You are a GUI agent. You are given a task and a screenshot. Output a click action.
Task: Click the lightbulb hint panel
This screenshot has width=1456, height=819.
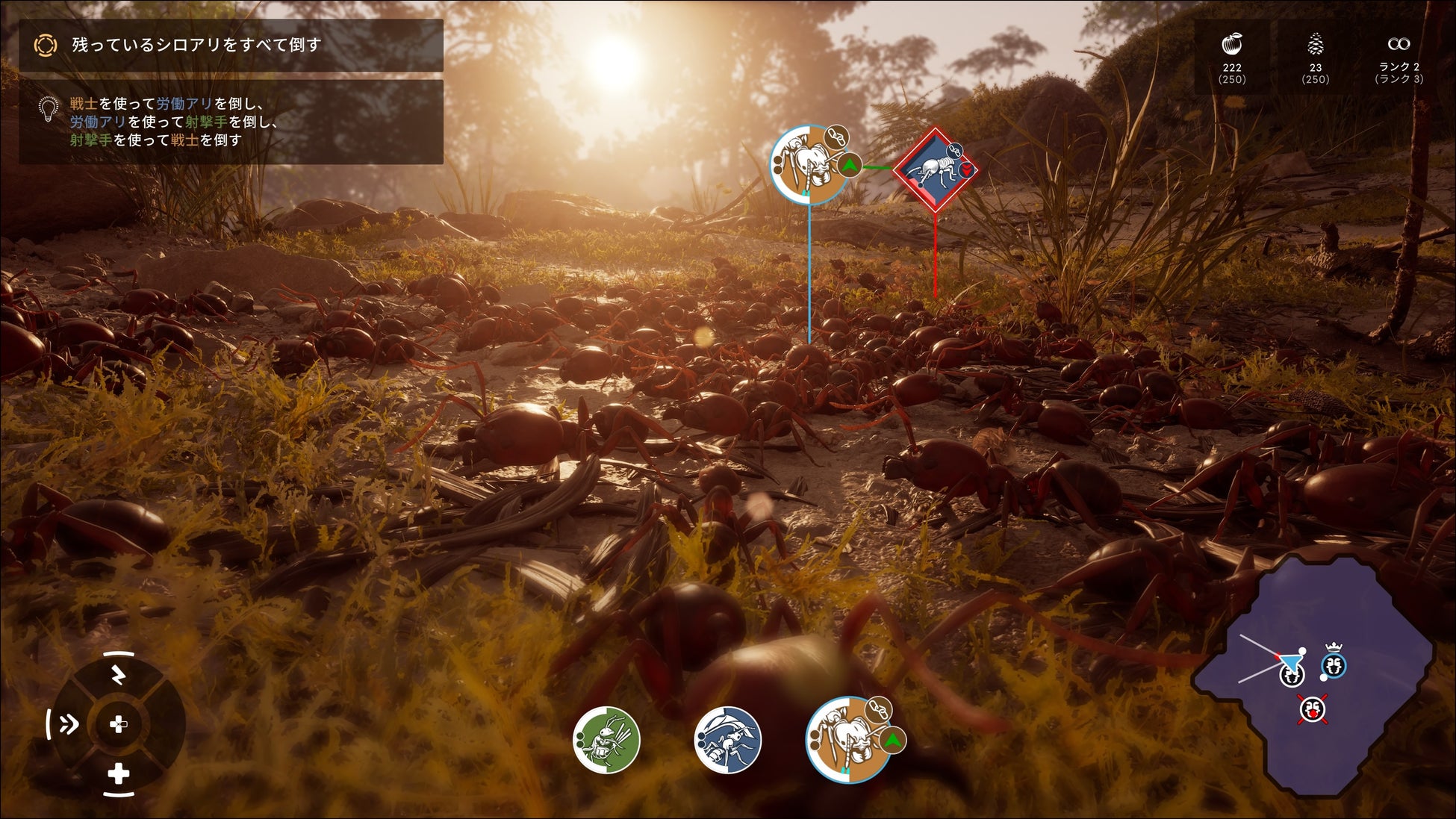(x=231, y=122)
